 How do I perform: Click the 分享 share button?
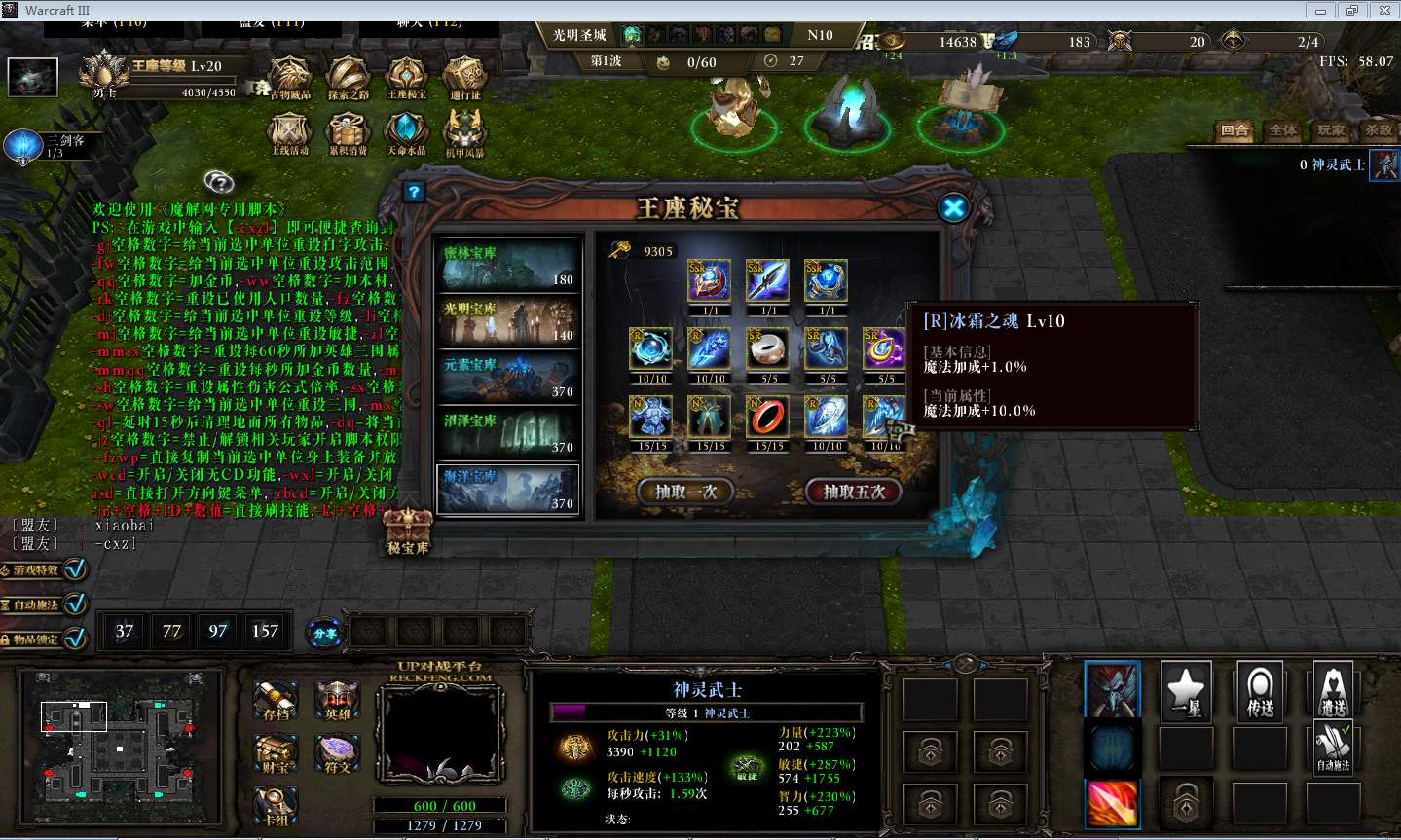(324, 632)
